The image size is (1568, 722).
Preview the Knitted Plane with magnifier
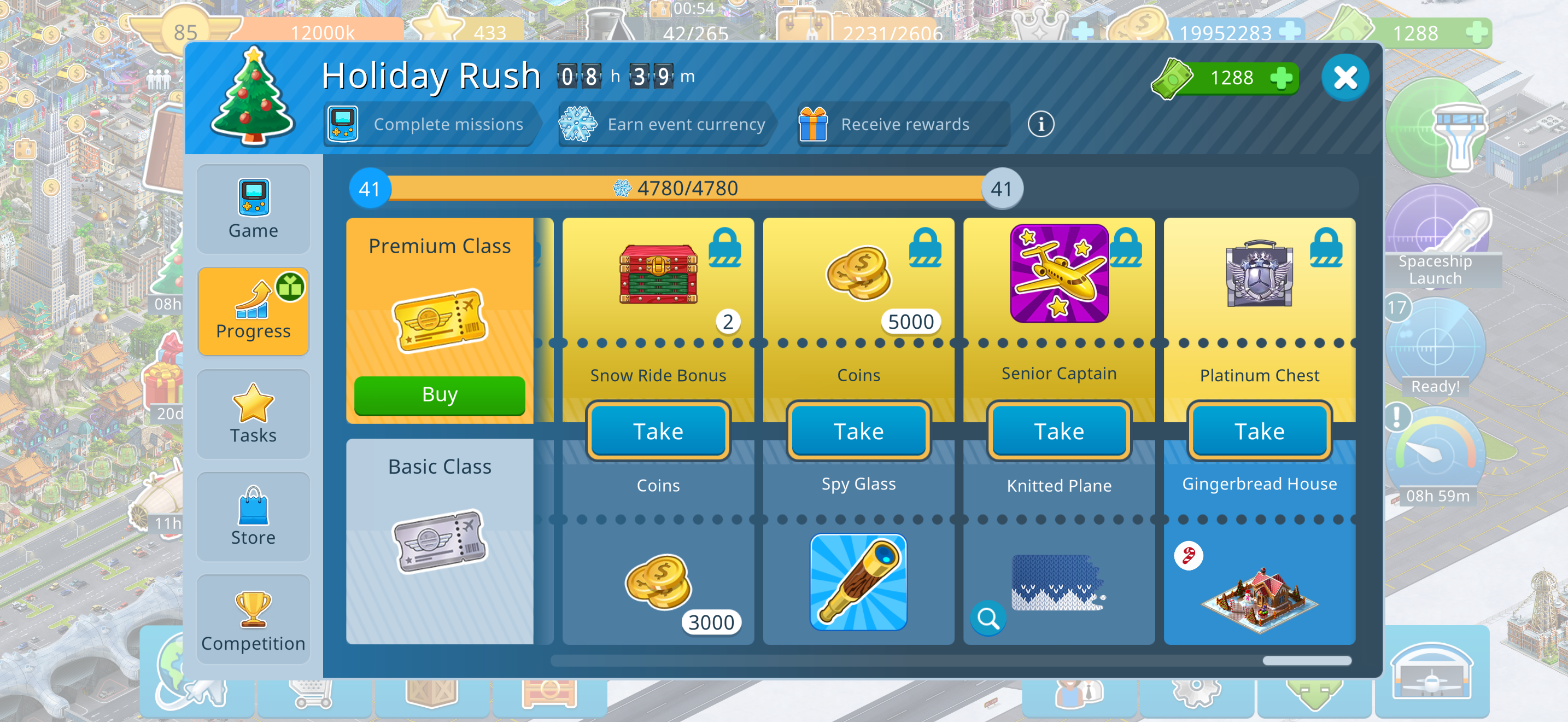(x=987, y=619)
